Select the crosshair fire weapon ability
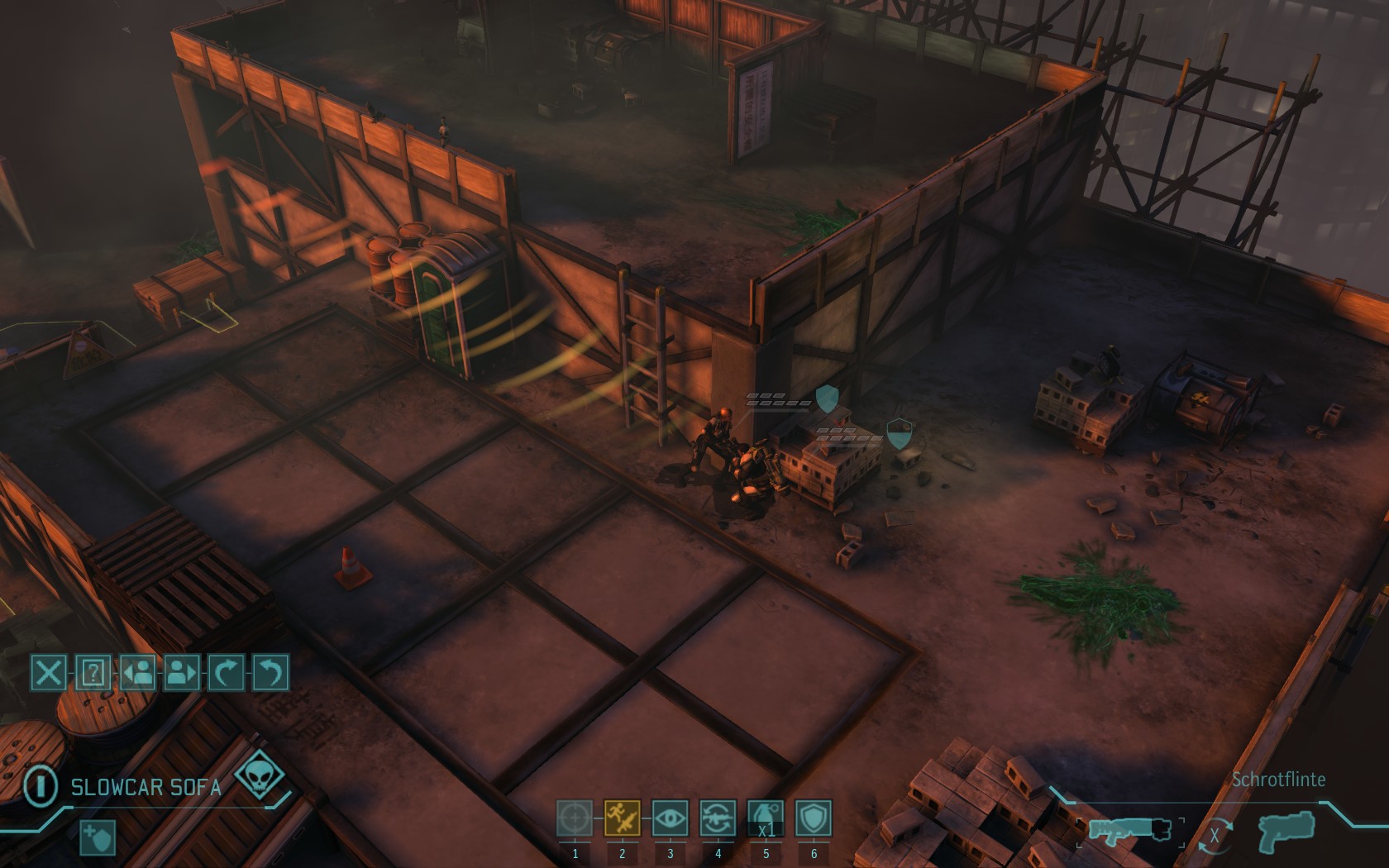Image resolution: width=1389 pixels, height=868 pixels. tap(575, 818)
